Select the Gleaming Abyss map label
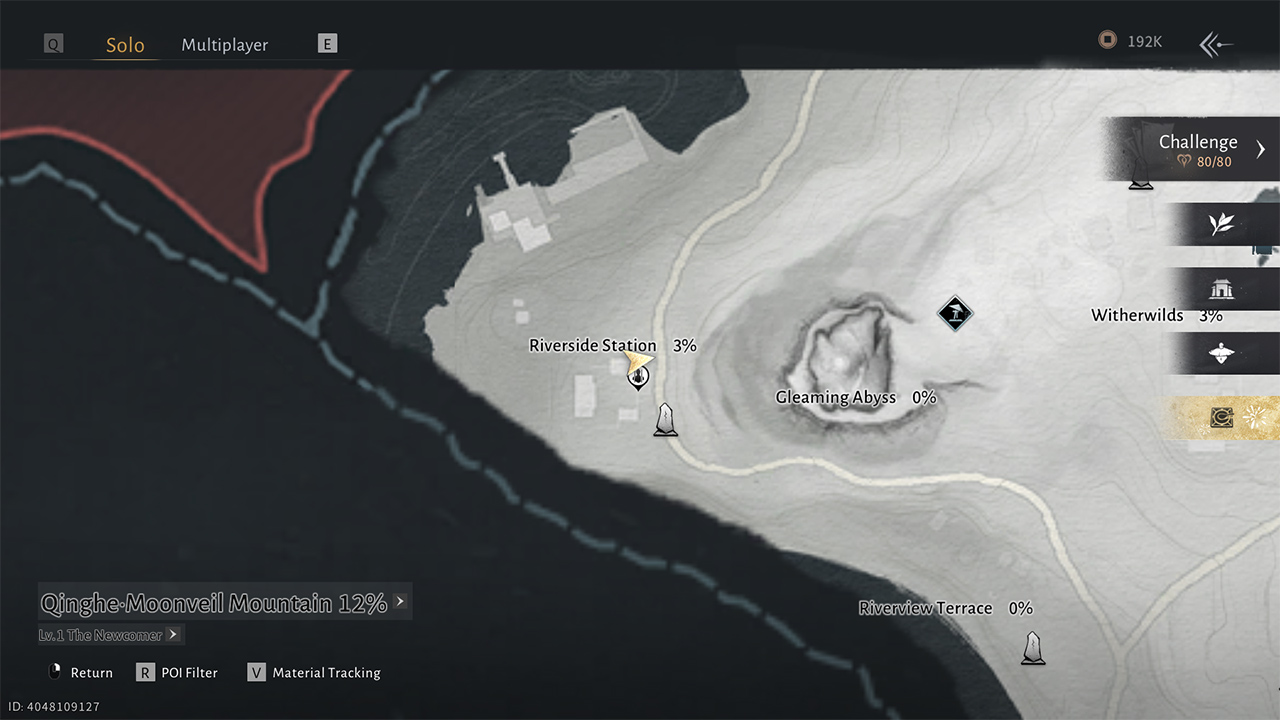Screen dimensions: 1280x720 836,398
